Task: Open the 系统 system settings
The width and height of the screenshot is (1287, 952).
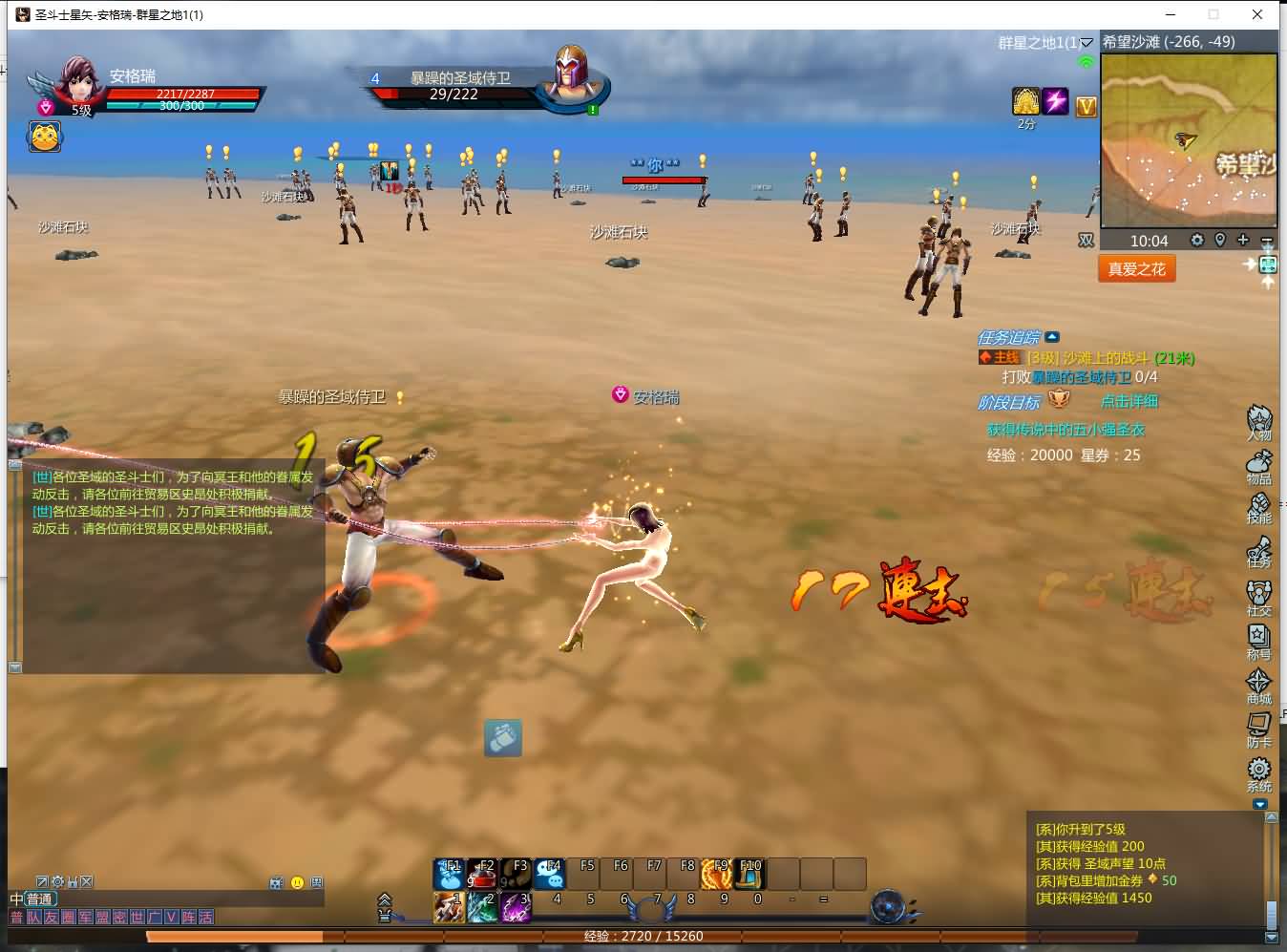Action: tap(1258, 772)
